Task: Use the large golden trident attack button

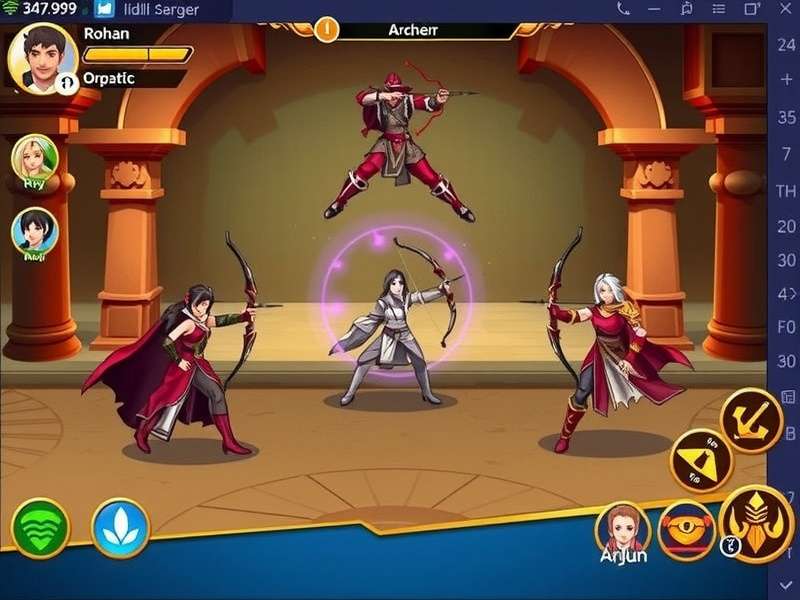Action: [x=756, y=523]
